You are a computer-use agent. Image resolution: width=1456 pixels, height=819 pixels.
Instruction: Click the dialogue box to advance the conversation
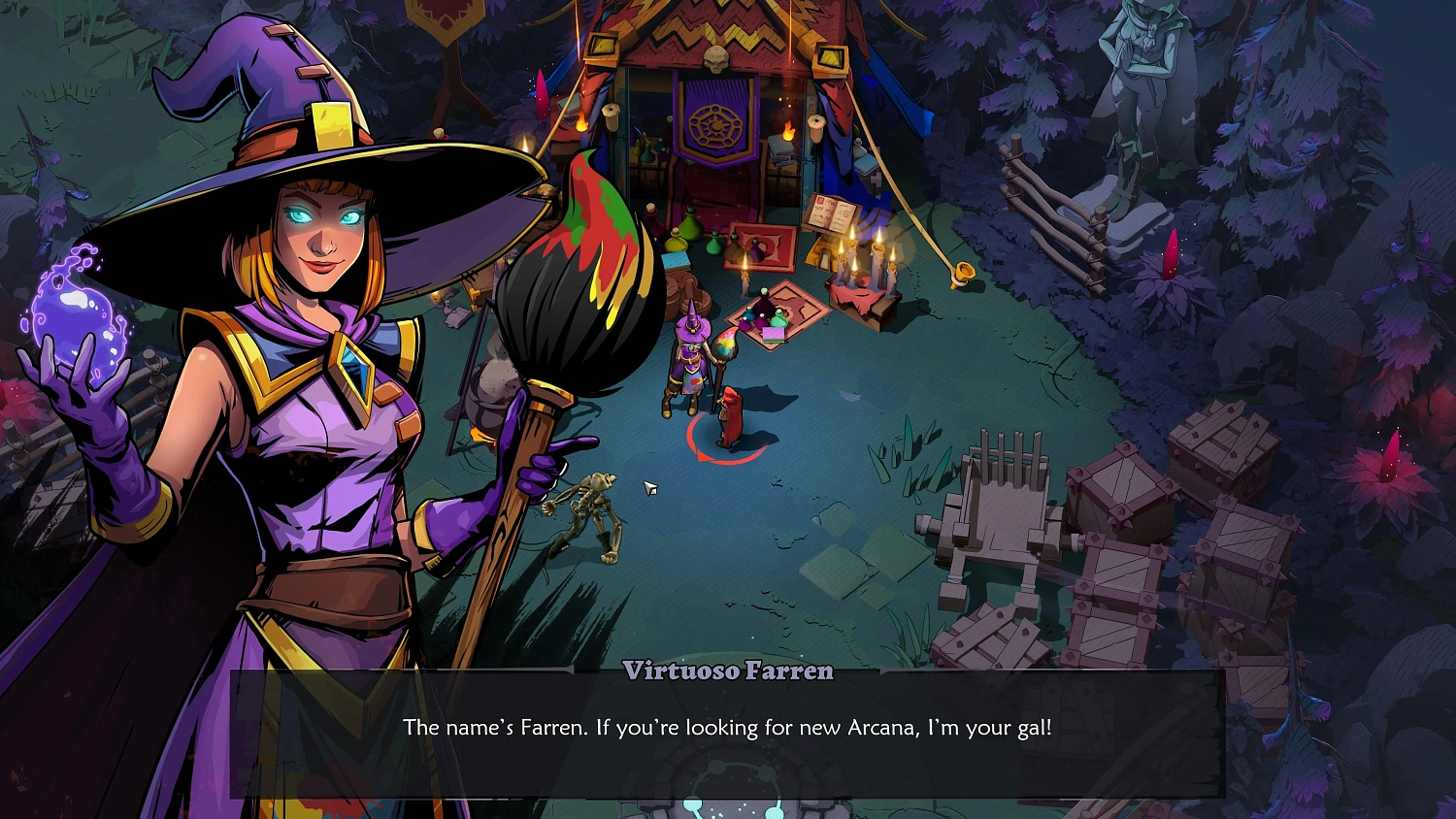[x=728, y=728]
